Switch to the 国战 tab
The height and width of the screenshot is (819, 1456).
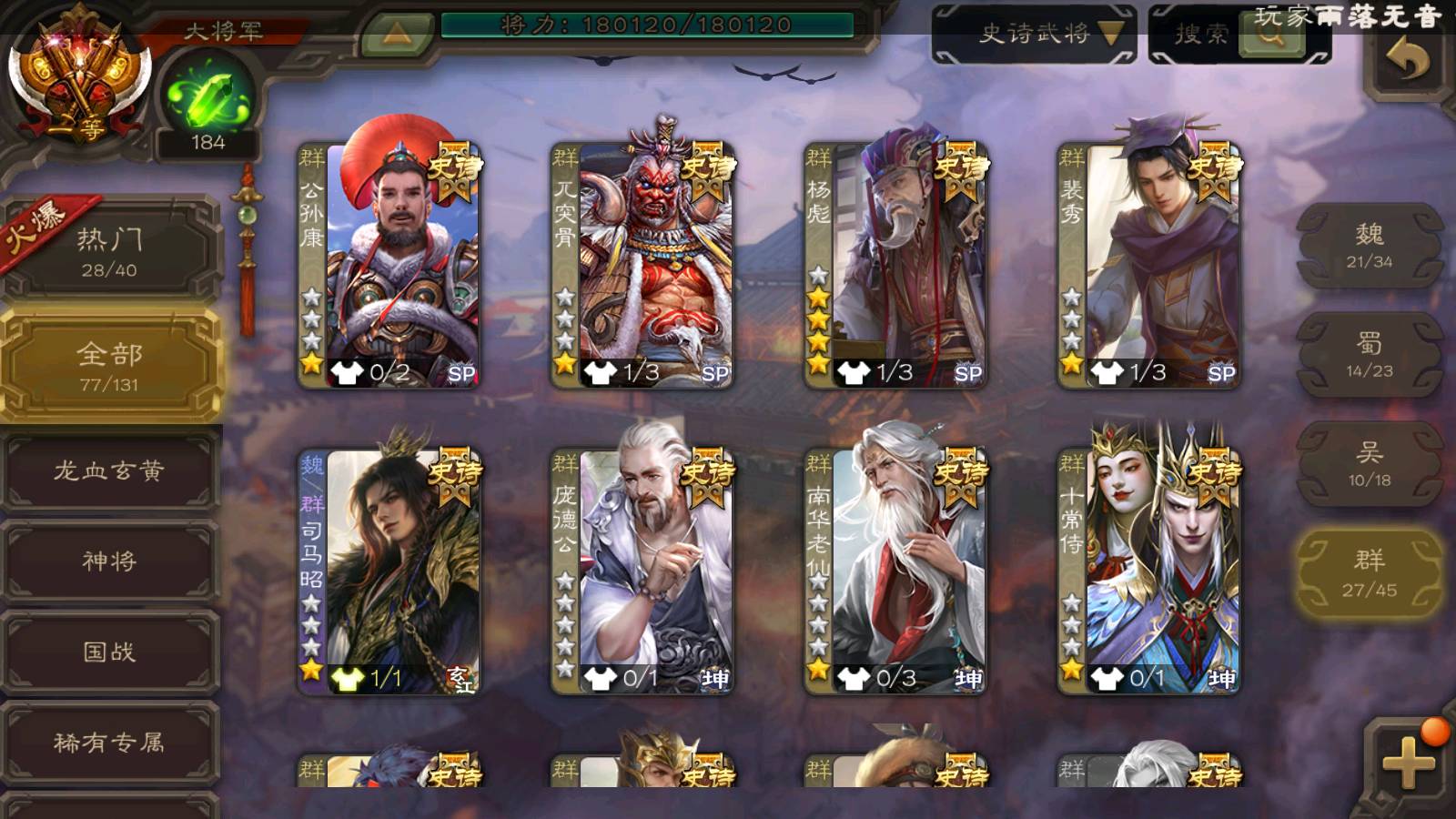pyautogui.click(x=109, y=652)
